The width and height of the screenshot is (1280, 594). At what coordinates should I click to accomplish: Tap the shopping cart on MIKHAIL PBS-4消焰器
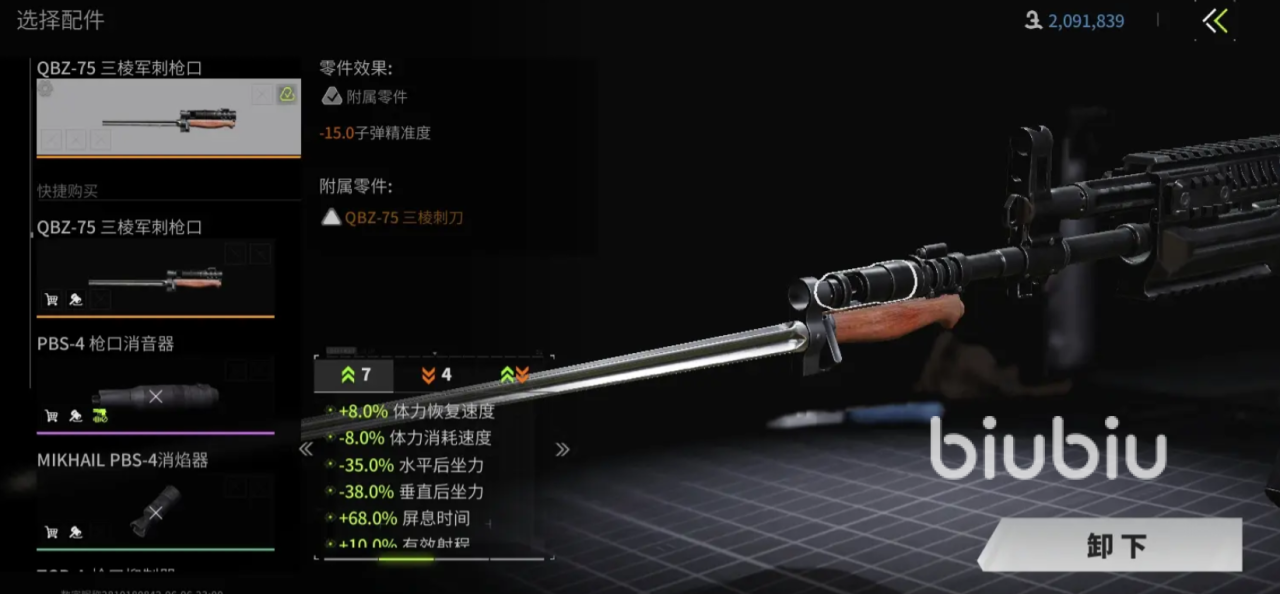tap(51, 532)
